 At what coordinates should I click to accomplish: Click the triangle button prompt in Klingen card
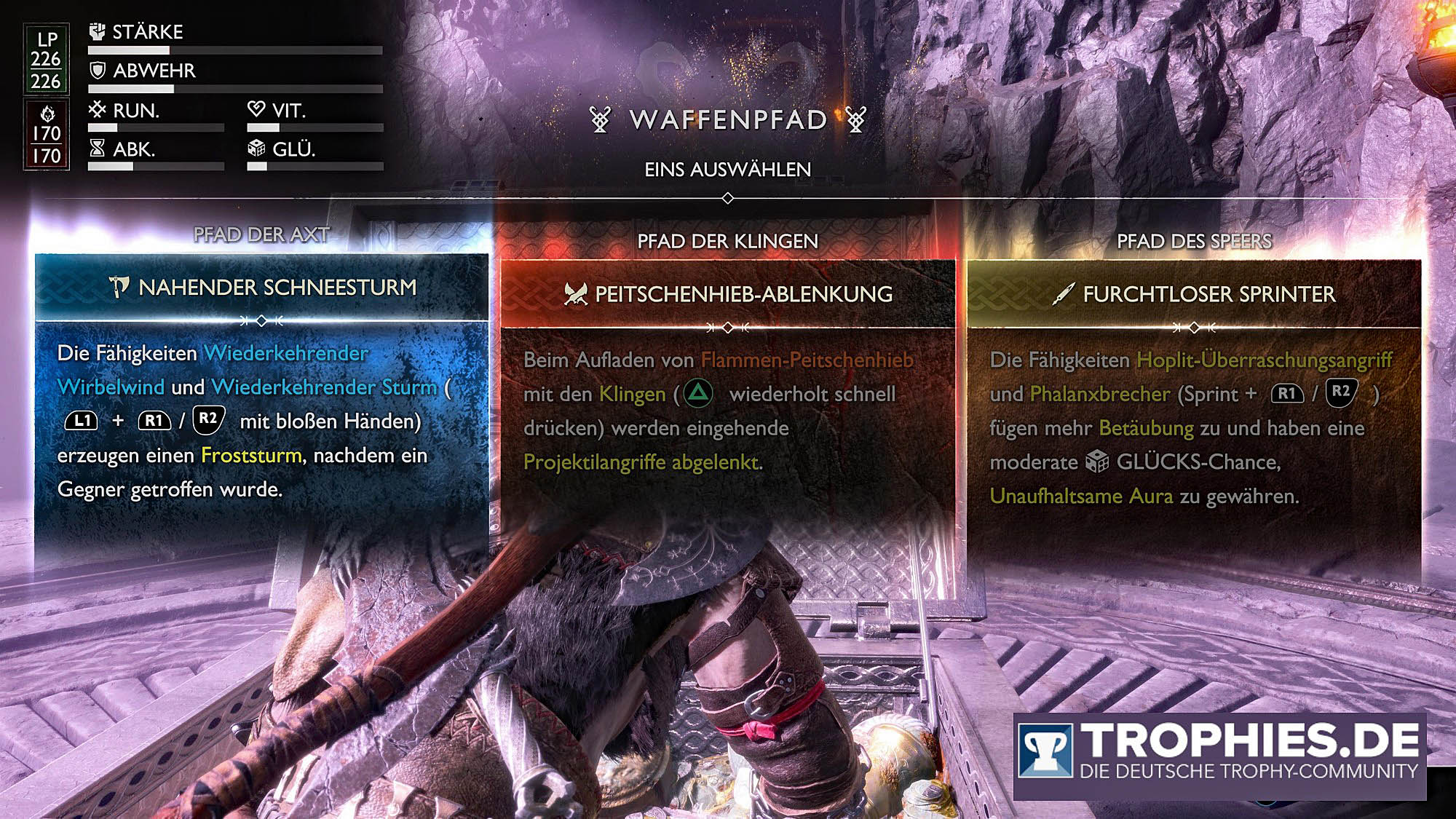(x=698, y=393)
